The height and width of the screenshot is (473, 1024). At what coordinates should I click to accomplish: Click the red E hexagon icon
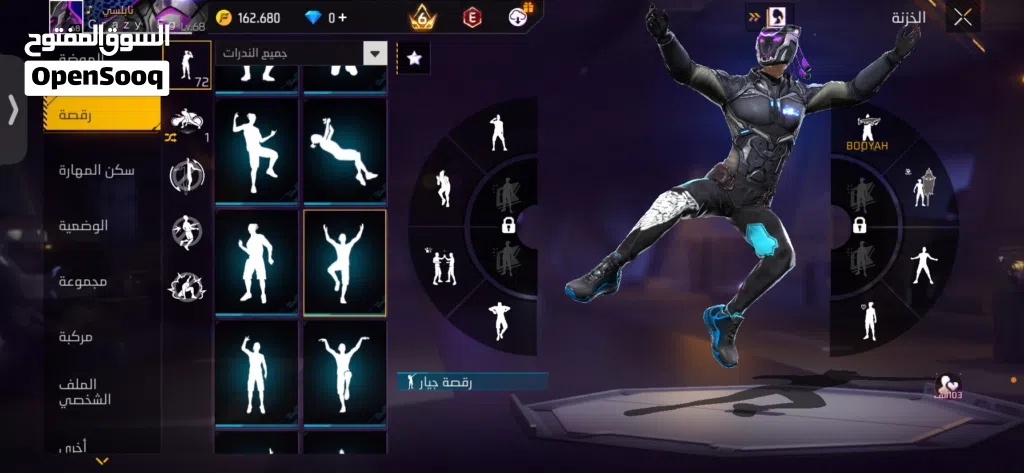pos(472,17)
